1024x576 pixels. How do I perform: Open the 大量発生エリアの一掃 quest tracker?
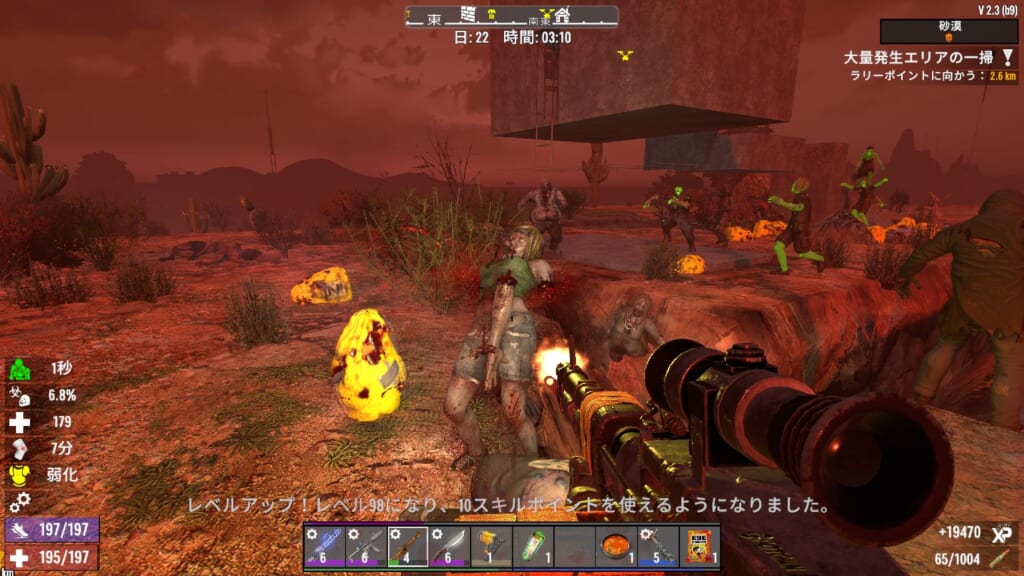[915, 58]
